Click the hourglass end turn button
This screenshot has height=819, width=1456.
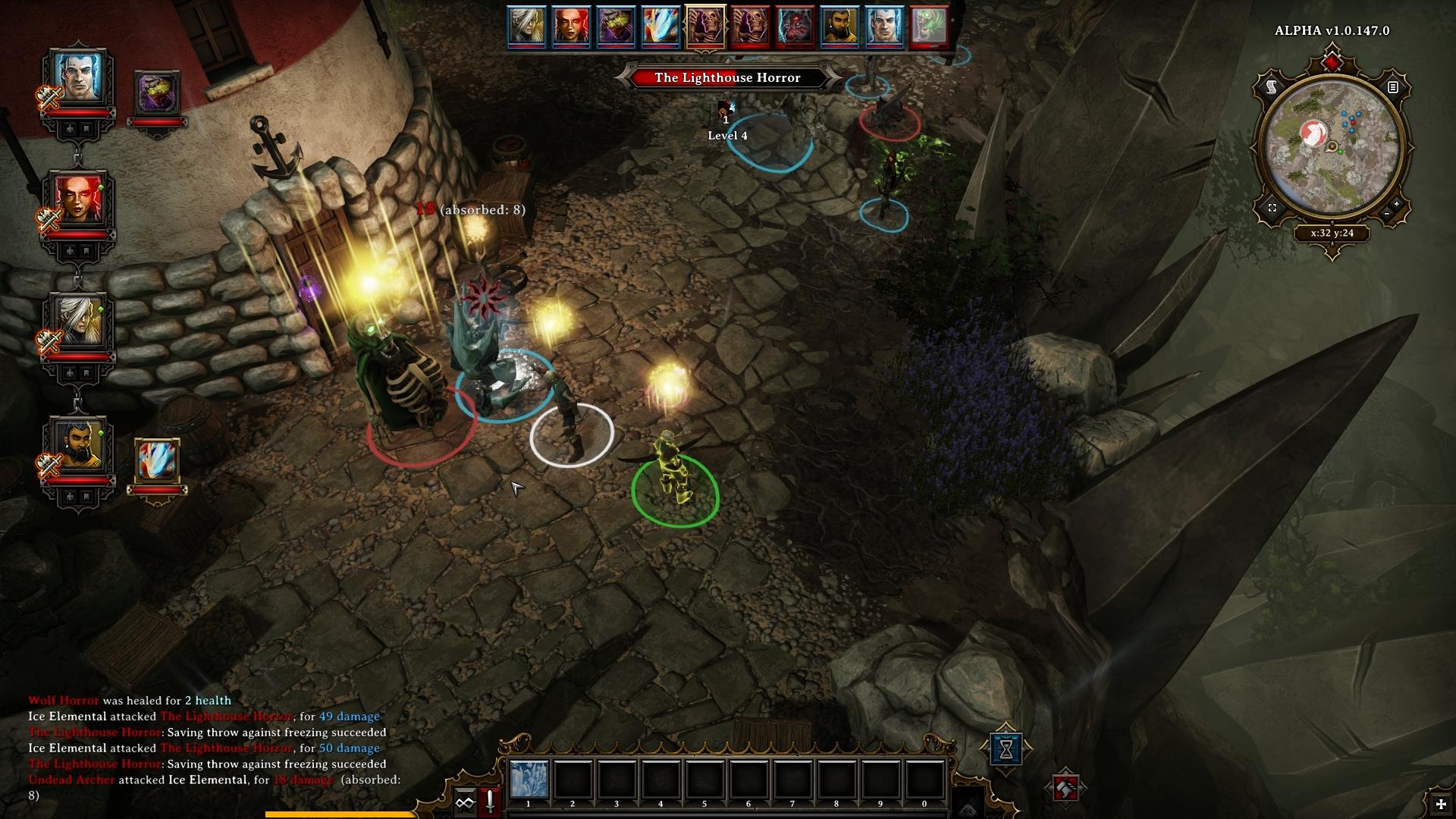[x=1006, y=749]
